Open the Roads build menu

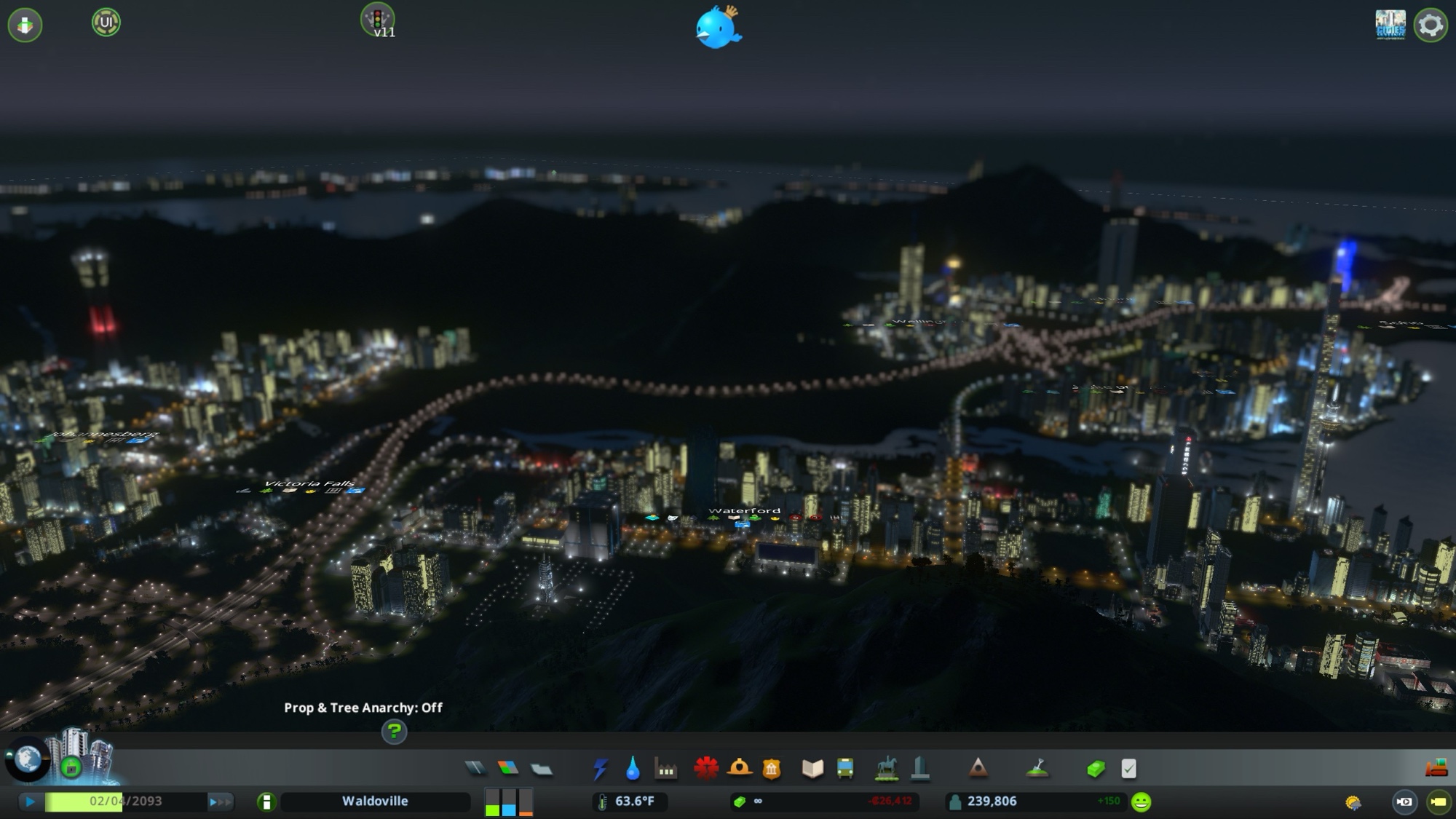pos(475,768)
